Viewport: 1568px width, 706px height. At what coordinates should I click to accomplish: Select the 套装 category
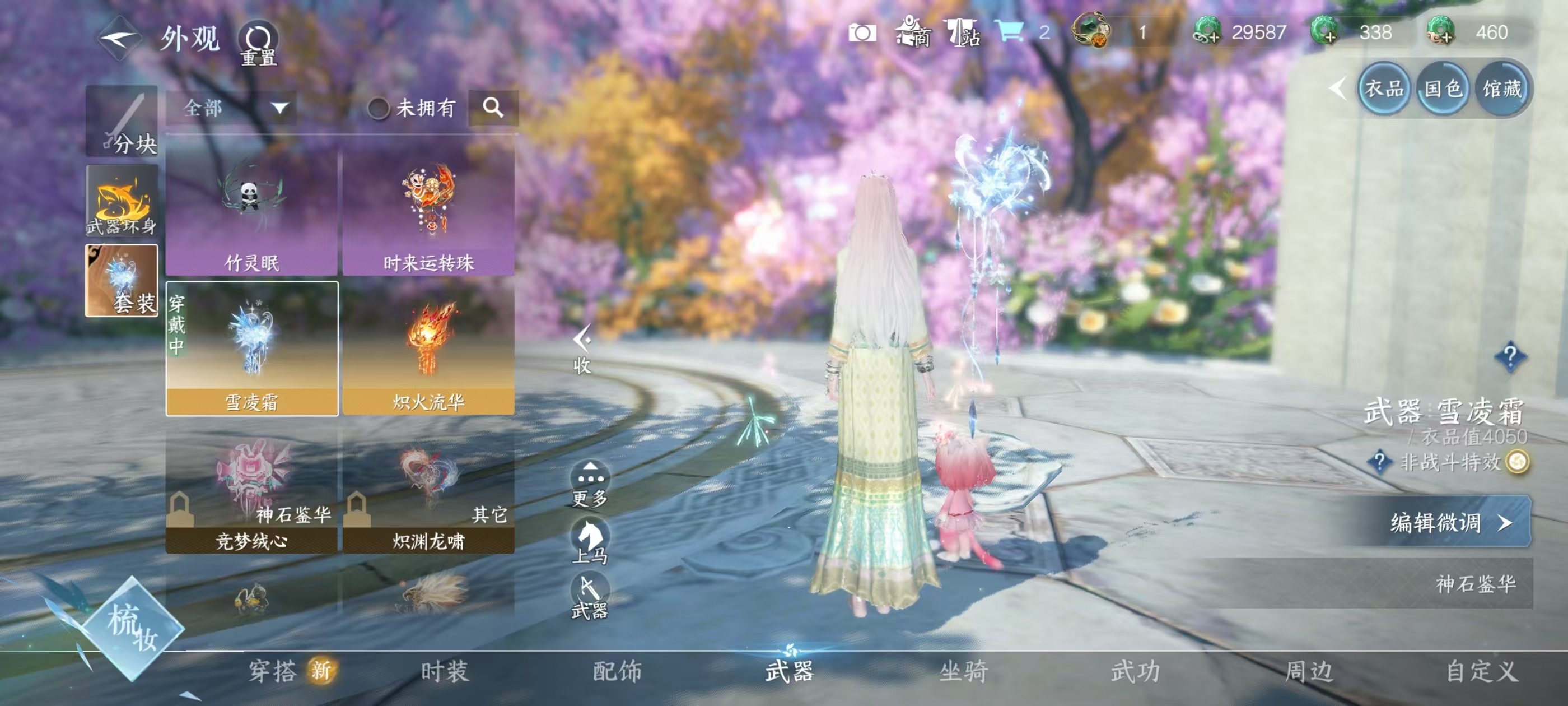[122, 281]
